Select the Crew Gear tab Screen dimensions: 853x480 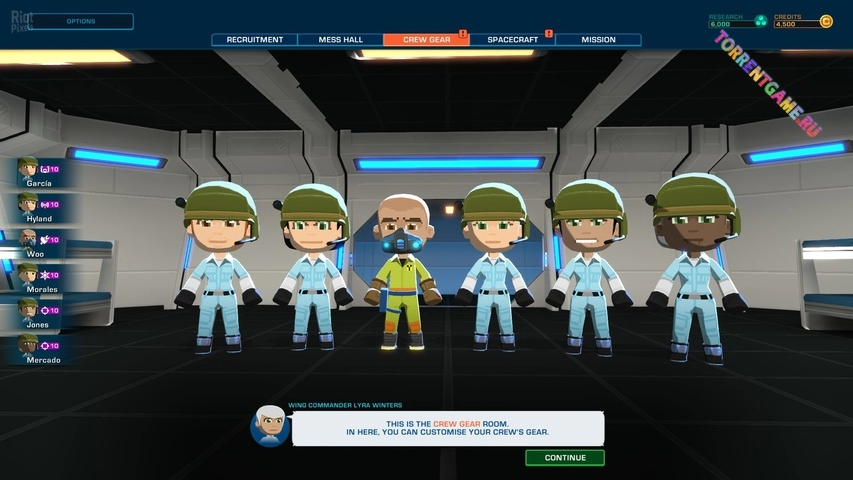[426, 40]
